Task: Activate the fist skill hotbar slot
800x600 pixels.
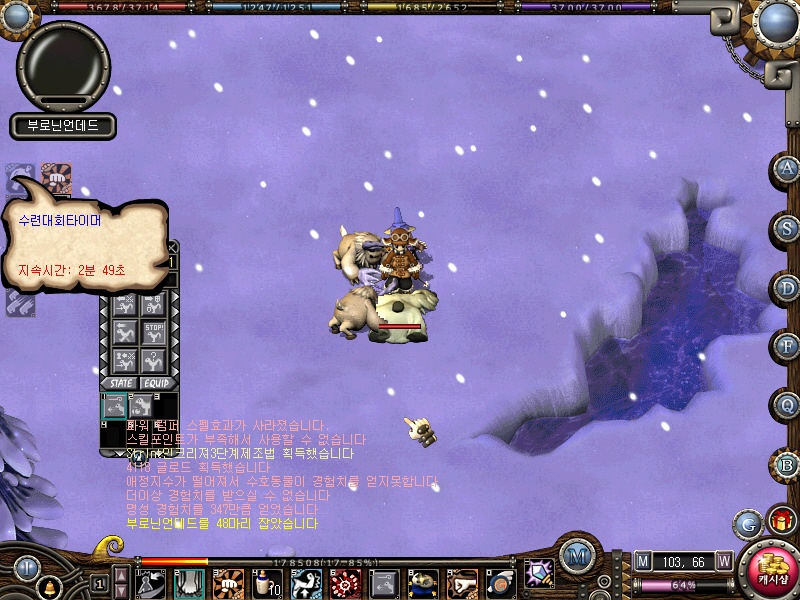Action: pyautogui.click(x=228, y=581)
